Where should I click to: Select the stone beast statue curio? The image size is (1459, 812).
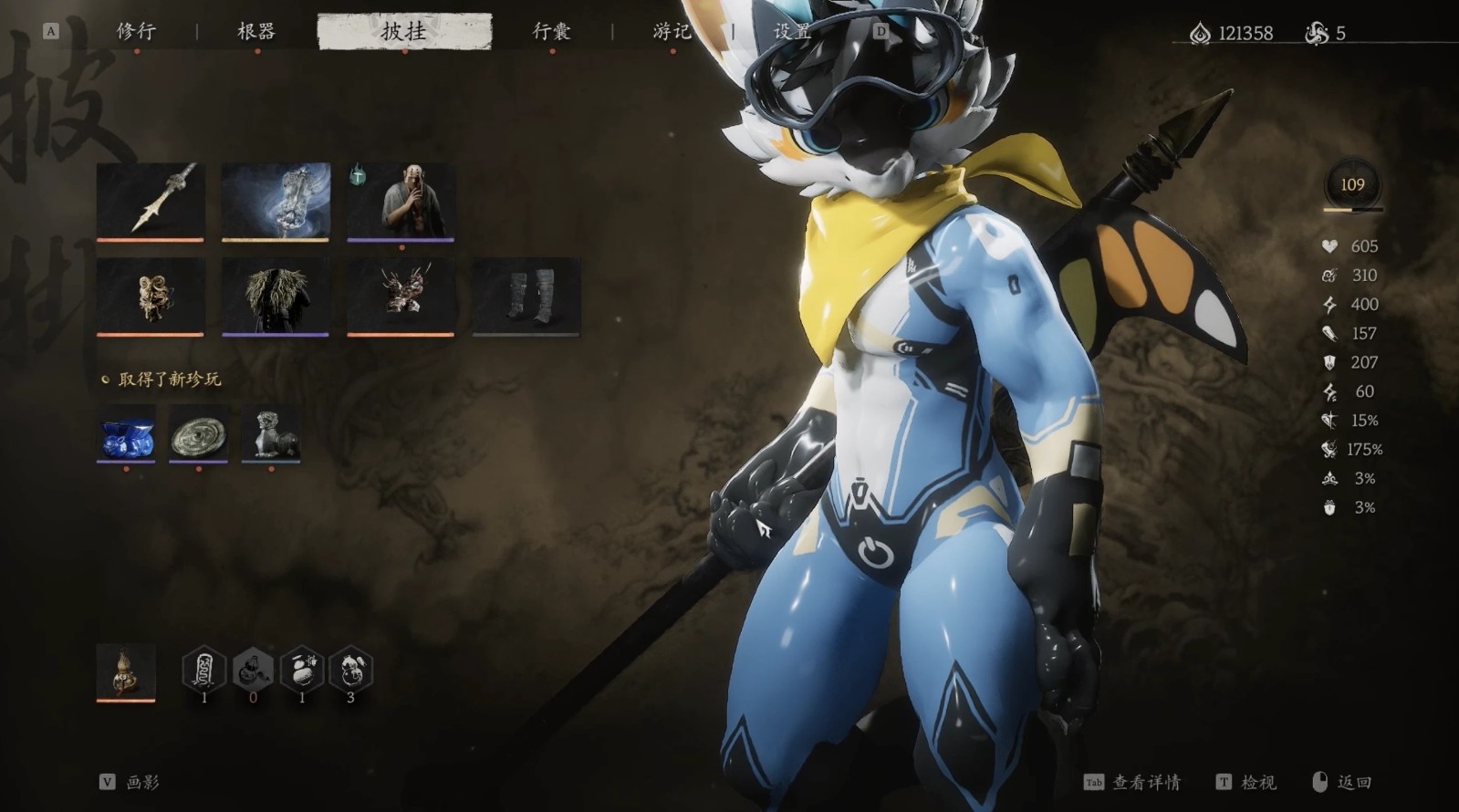(x=271, y=433)
